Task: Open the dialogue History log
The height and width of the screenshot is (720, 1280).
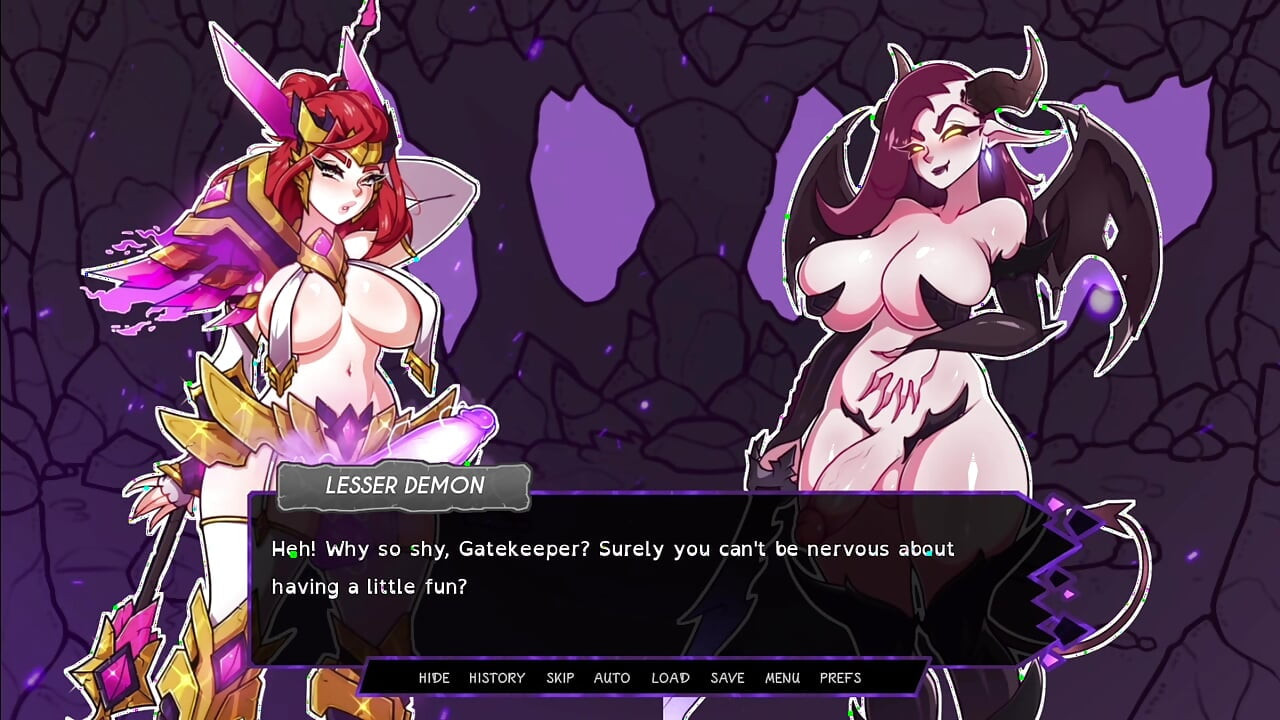Action: (497, 678)
